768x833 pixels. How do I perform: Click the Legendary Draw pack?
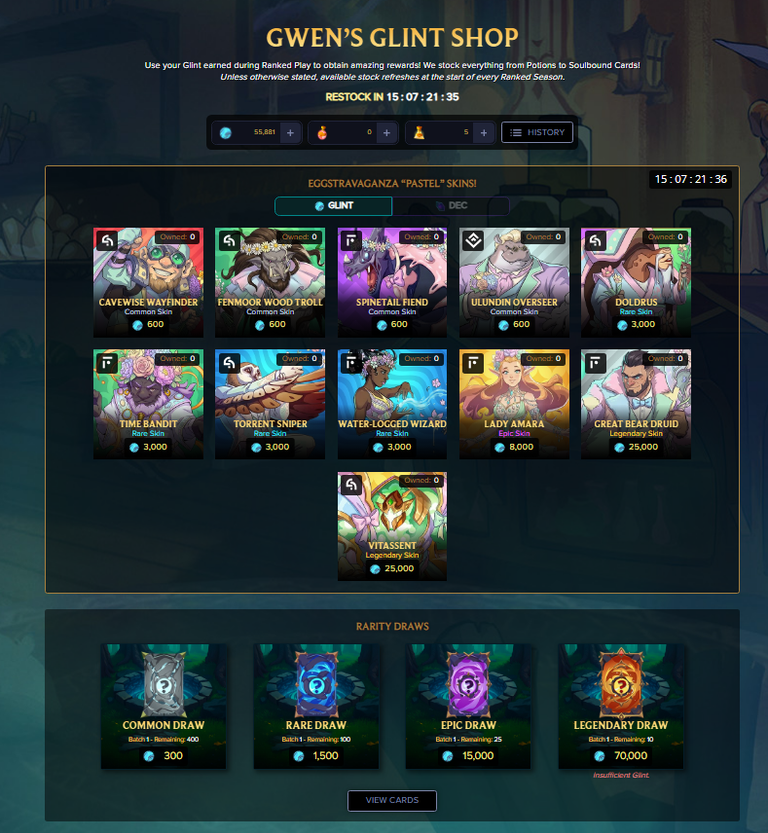coord(621,707)
